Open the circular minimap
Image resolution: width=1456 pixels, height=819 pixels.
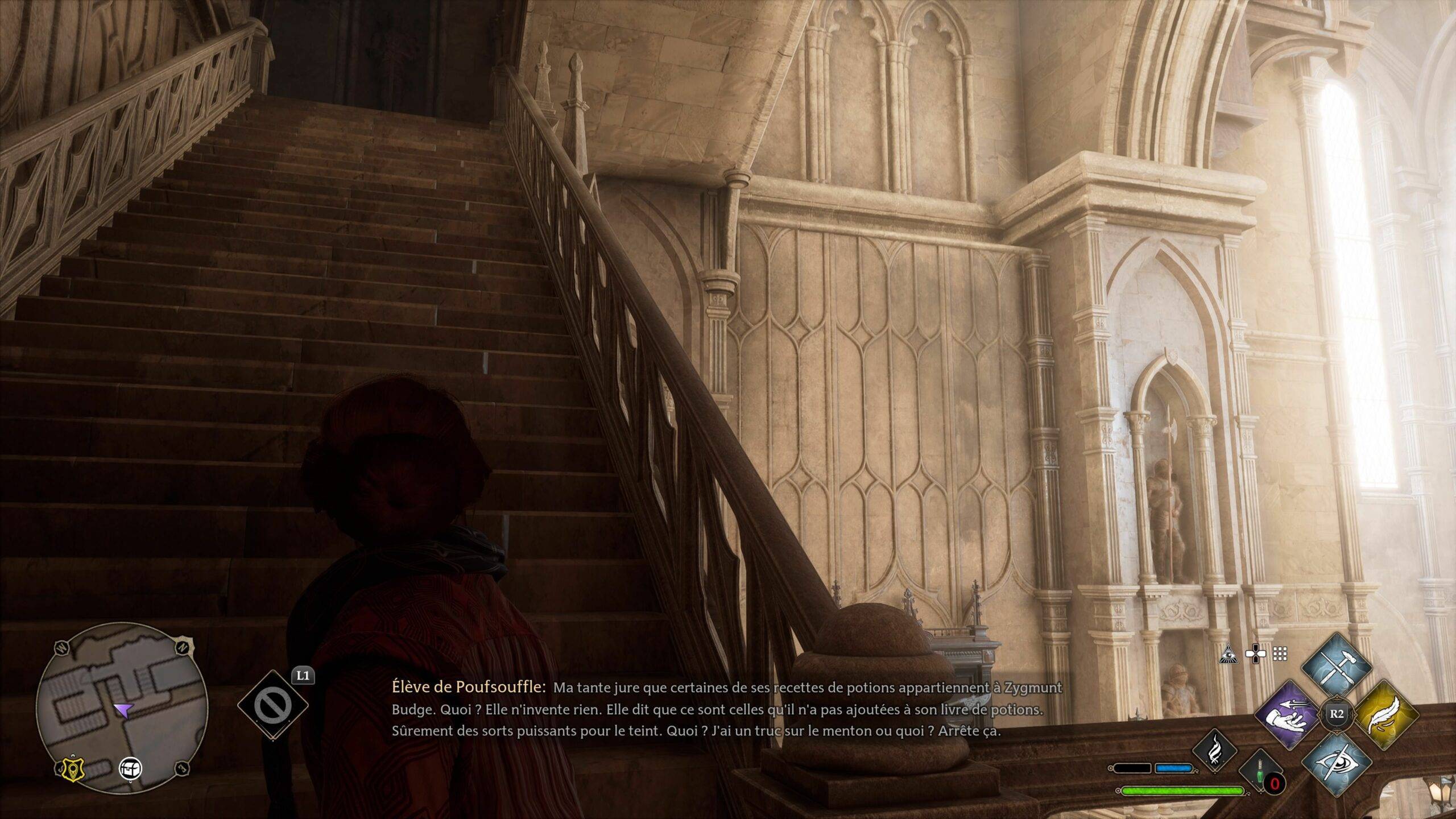coord(122,708)
